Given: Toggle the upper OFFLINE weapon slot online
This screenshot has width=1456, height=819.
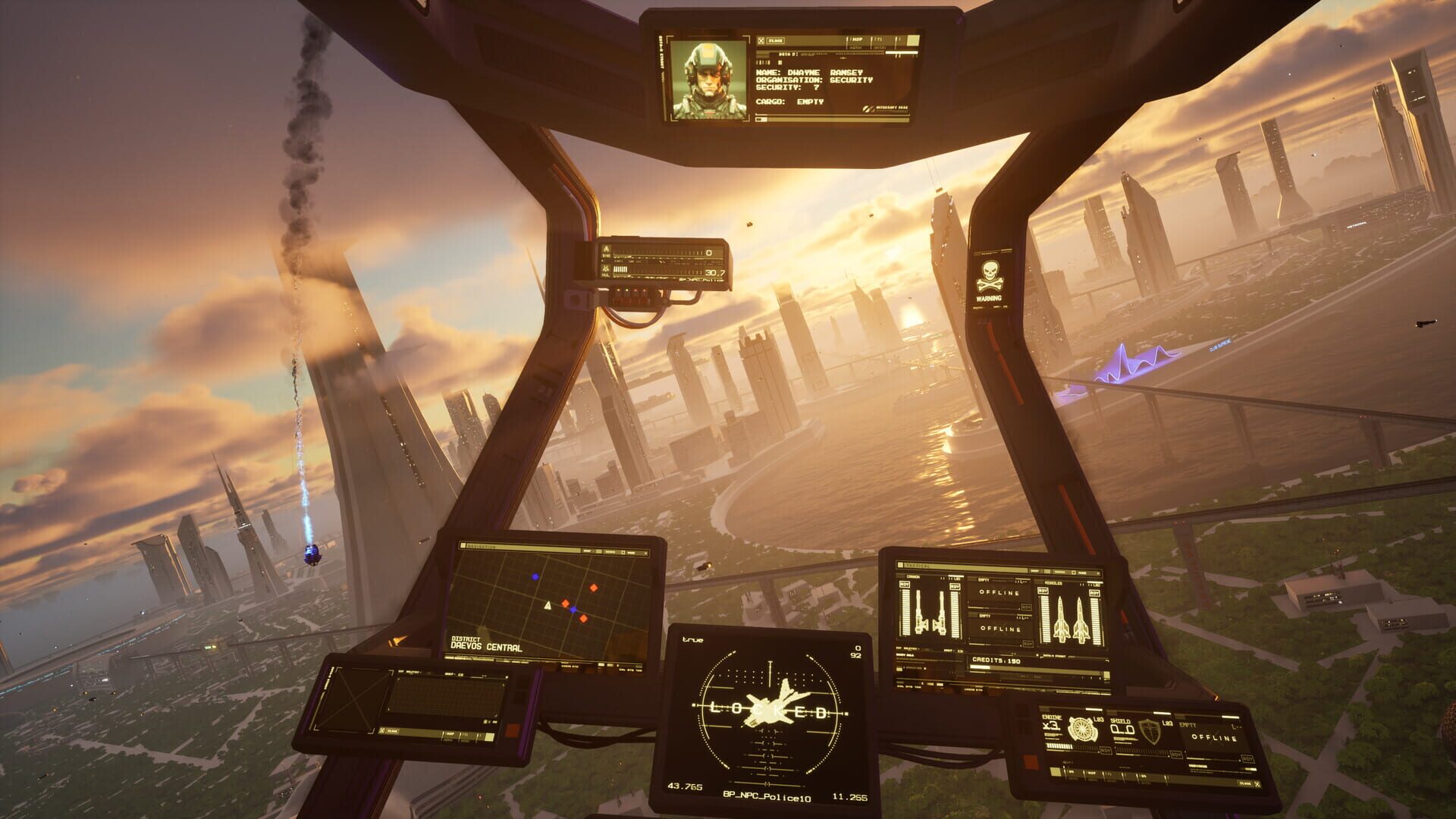Looking at the screenshot, I should pos(999,592).
